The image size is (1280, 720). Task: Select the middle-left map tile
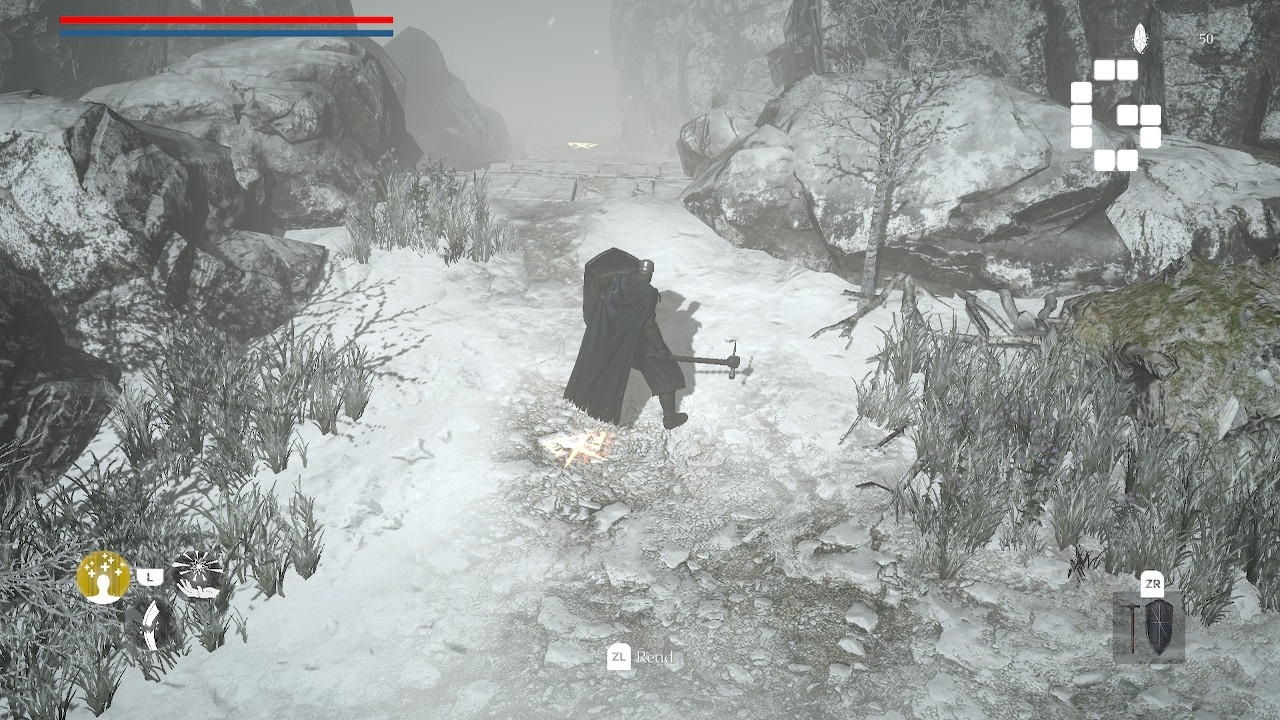pos(1081,115)
